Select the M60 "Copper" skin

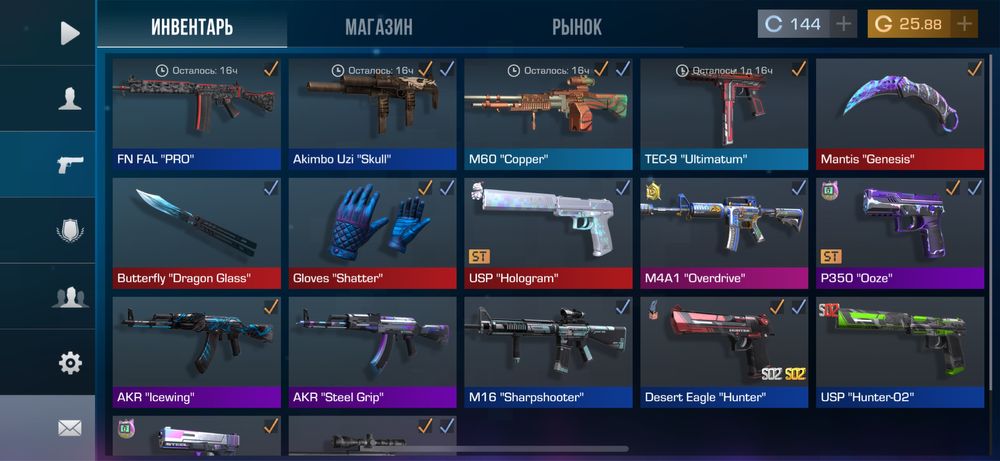548,113
